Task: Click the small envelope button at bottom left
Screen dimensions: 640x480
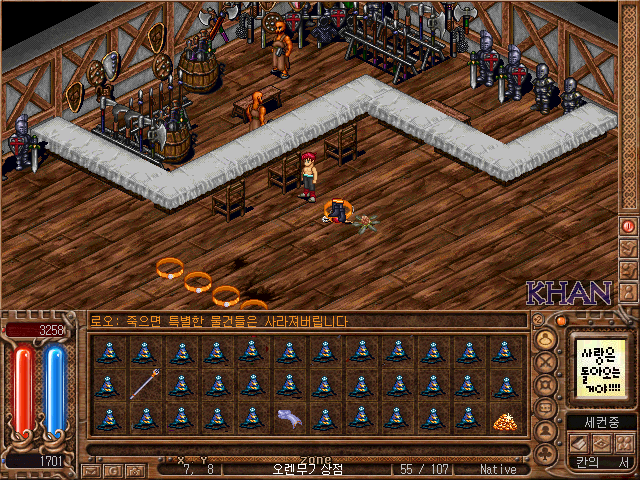Action: (90, 469)
